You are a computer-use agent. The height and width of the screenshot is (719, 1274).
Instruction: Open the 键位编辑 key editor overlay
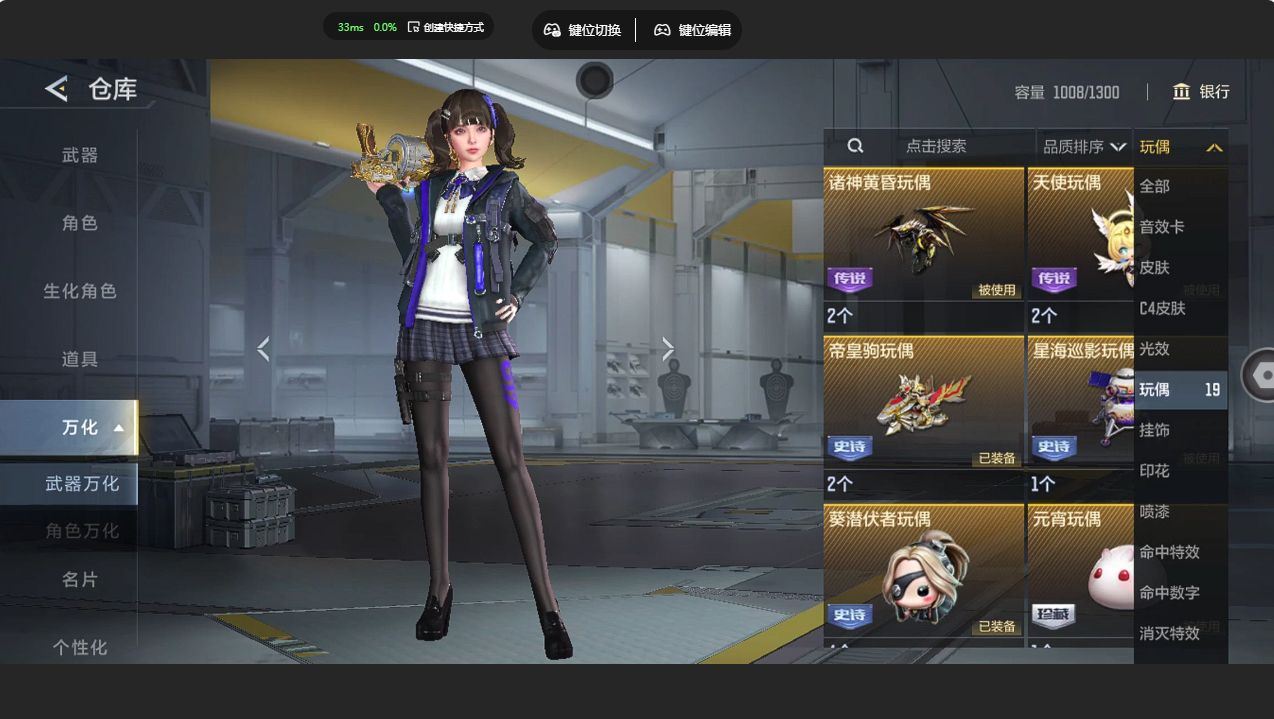point(693,30)
